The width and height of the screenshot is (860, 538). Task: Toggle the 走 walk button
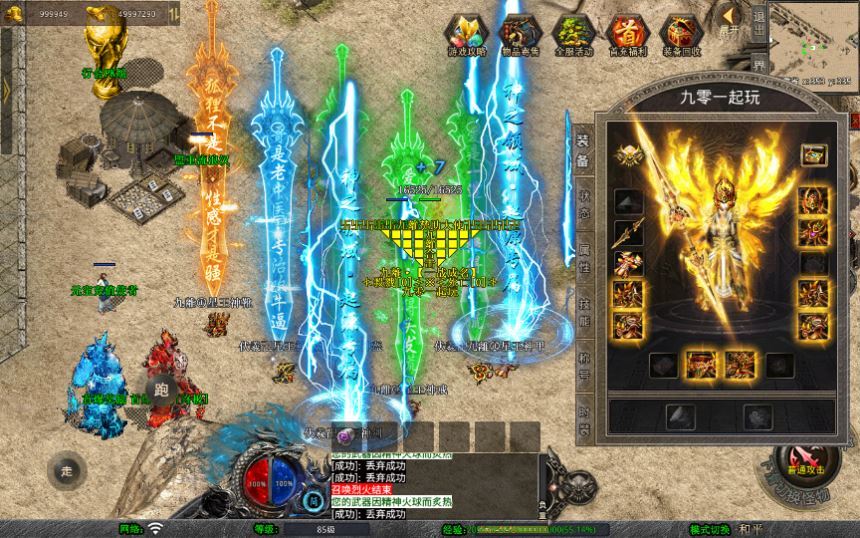coord(68,468)
